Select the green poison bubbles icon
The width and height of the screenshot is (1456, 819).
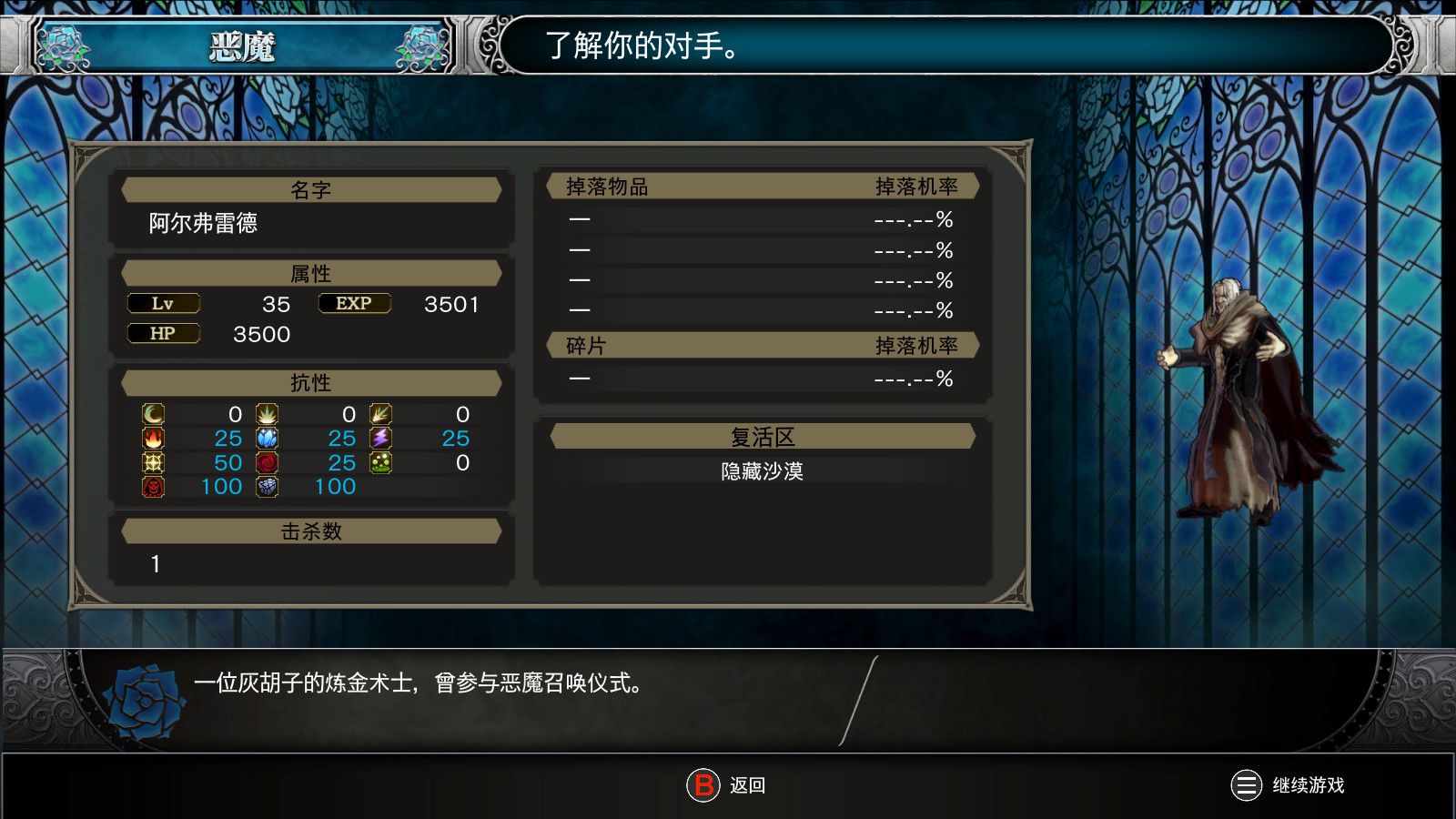380,463
